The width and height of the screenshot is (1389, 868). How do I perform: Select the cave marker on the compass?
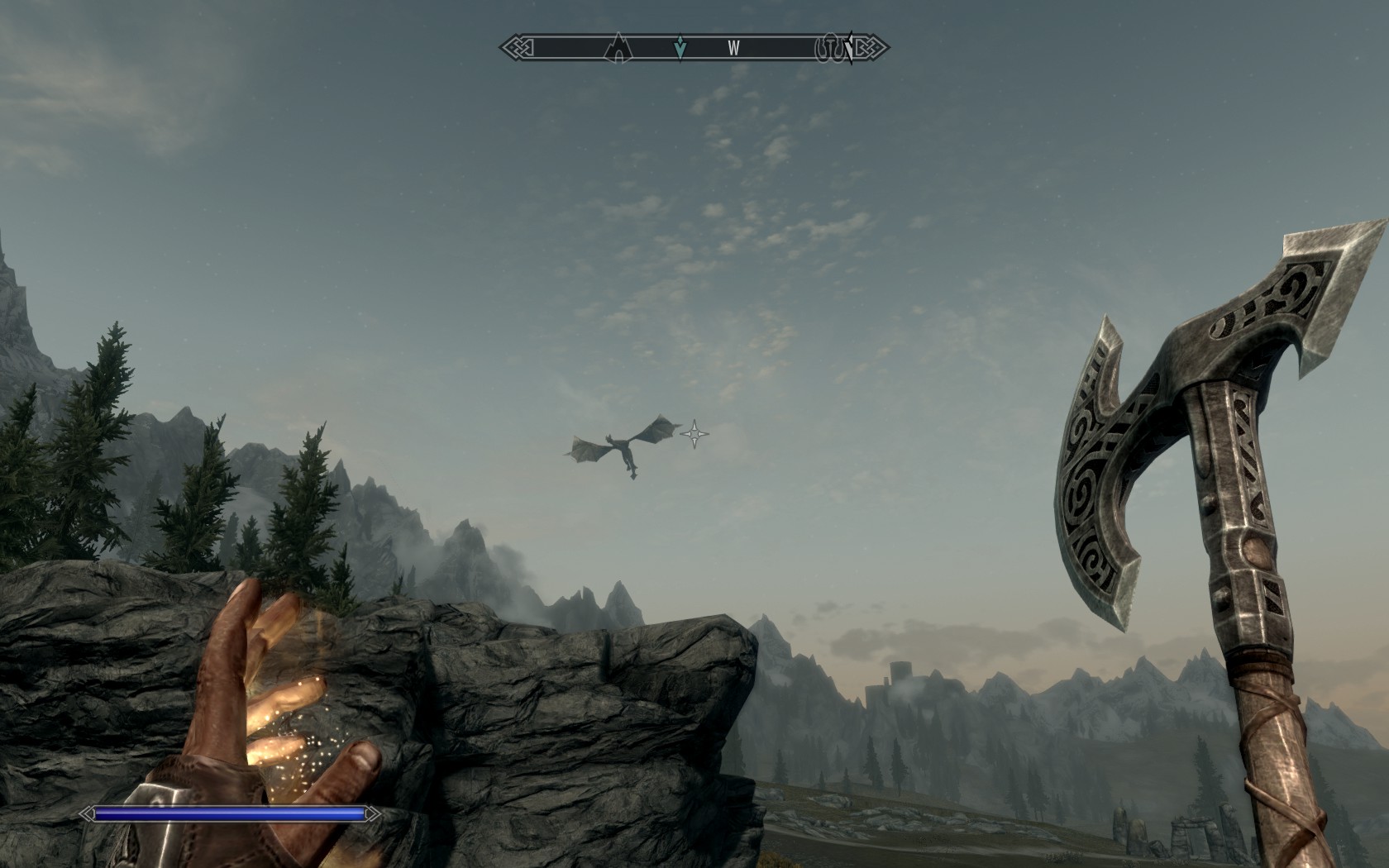point(618,48)
